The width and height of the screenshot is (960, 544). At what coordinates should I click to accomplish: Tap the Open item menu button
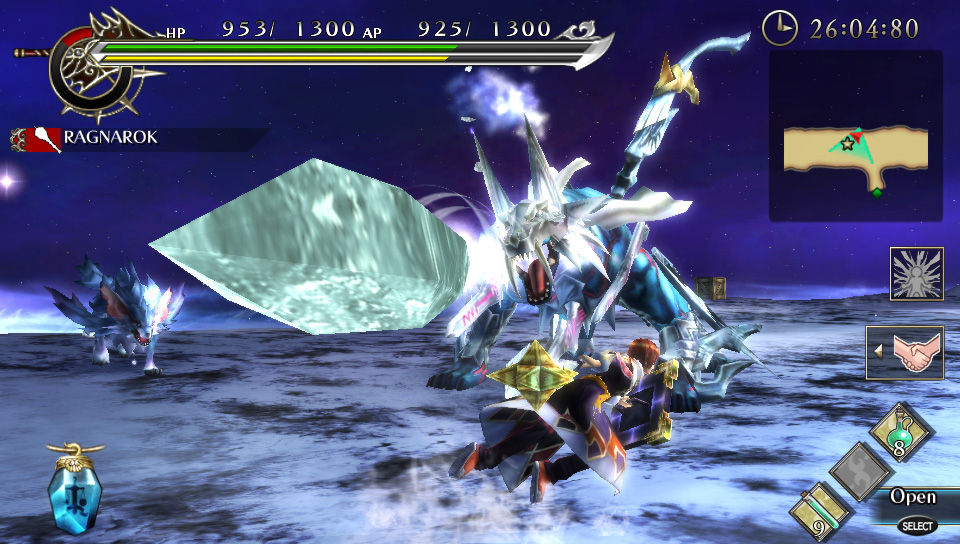[x=913, y=497]
